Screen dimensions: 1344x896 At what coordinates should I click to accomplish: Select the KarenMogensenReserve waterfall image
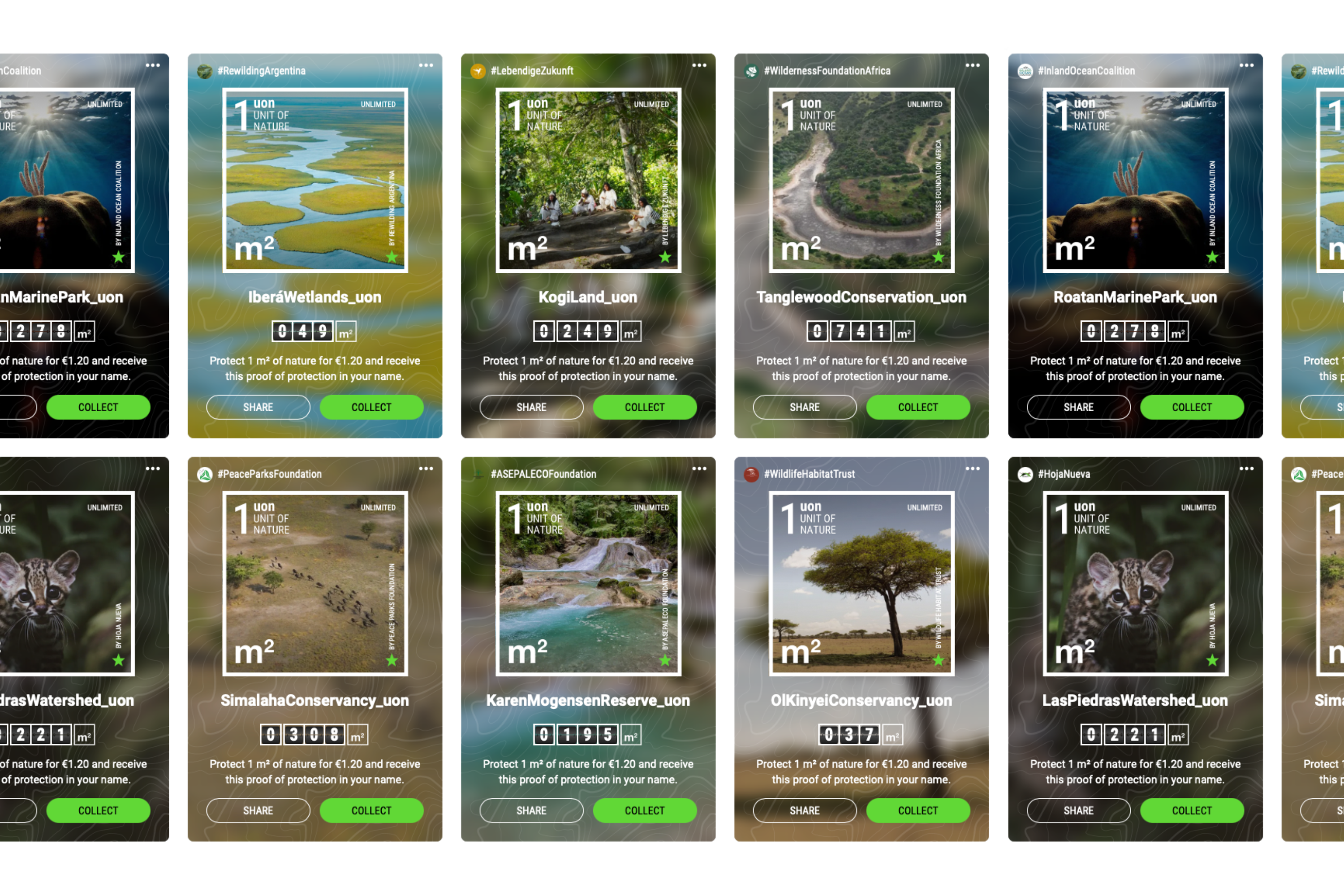coord(588,583)
